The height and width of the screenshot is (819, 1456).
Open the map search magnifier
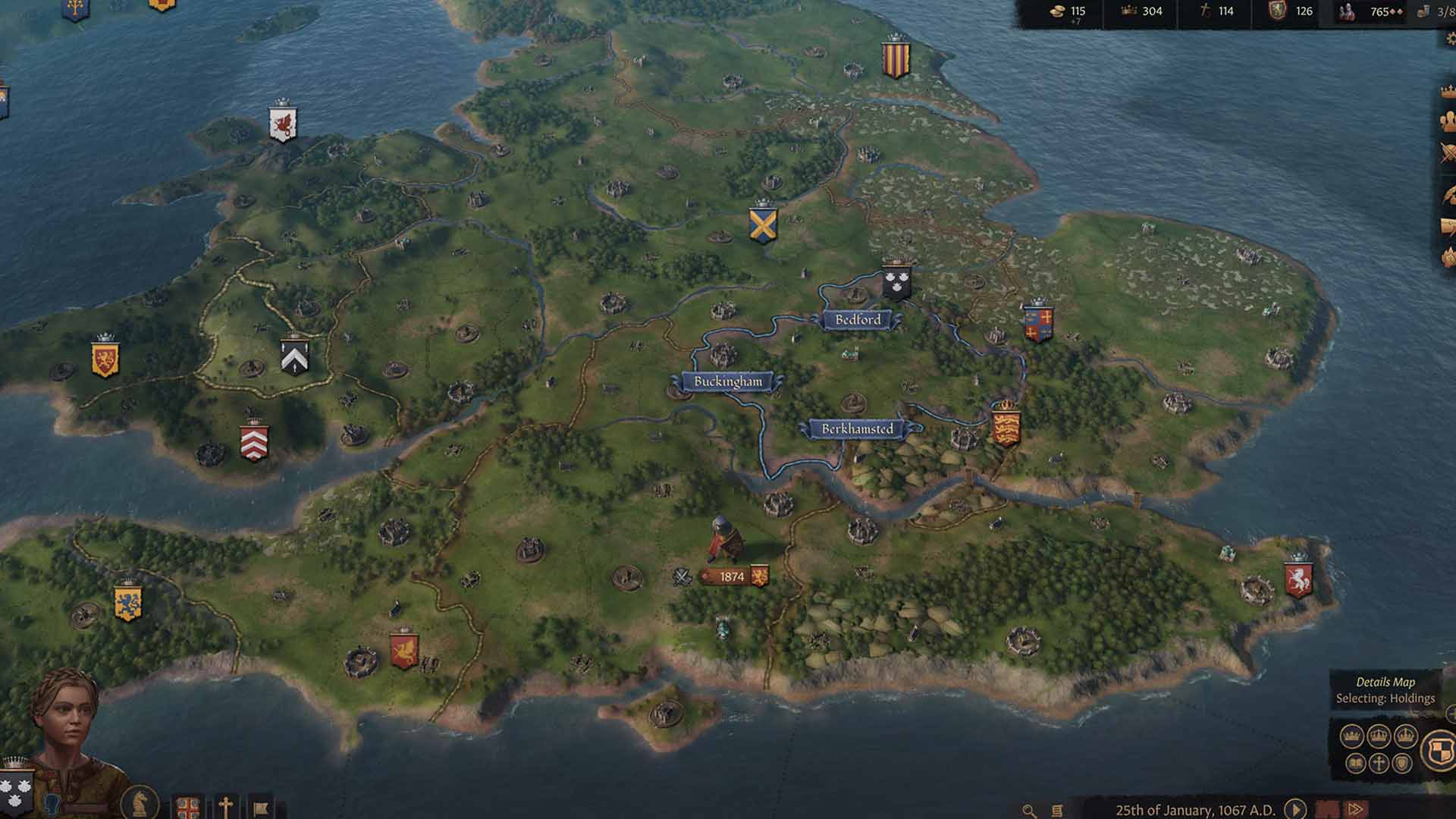pyautogui.click(x=1028, y=810)
